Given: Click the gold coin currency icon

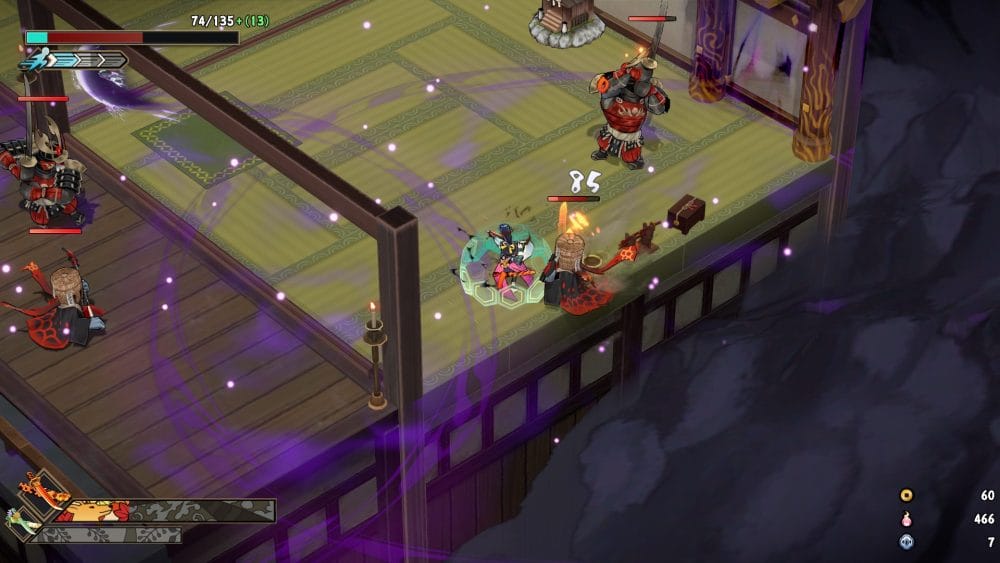Looking at the screenshot, I should [x=907, y=495].
